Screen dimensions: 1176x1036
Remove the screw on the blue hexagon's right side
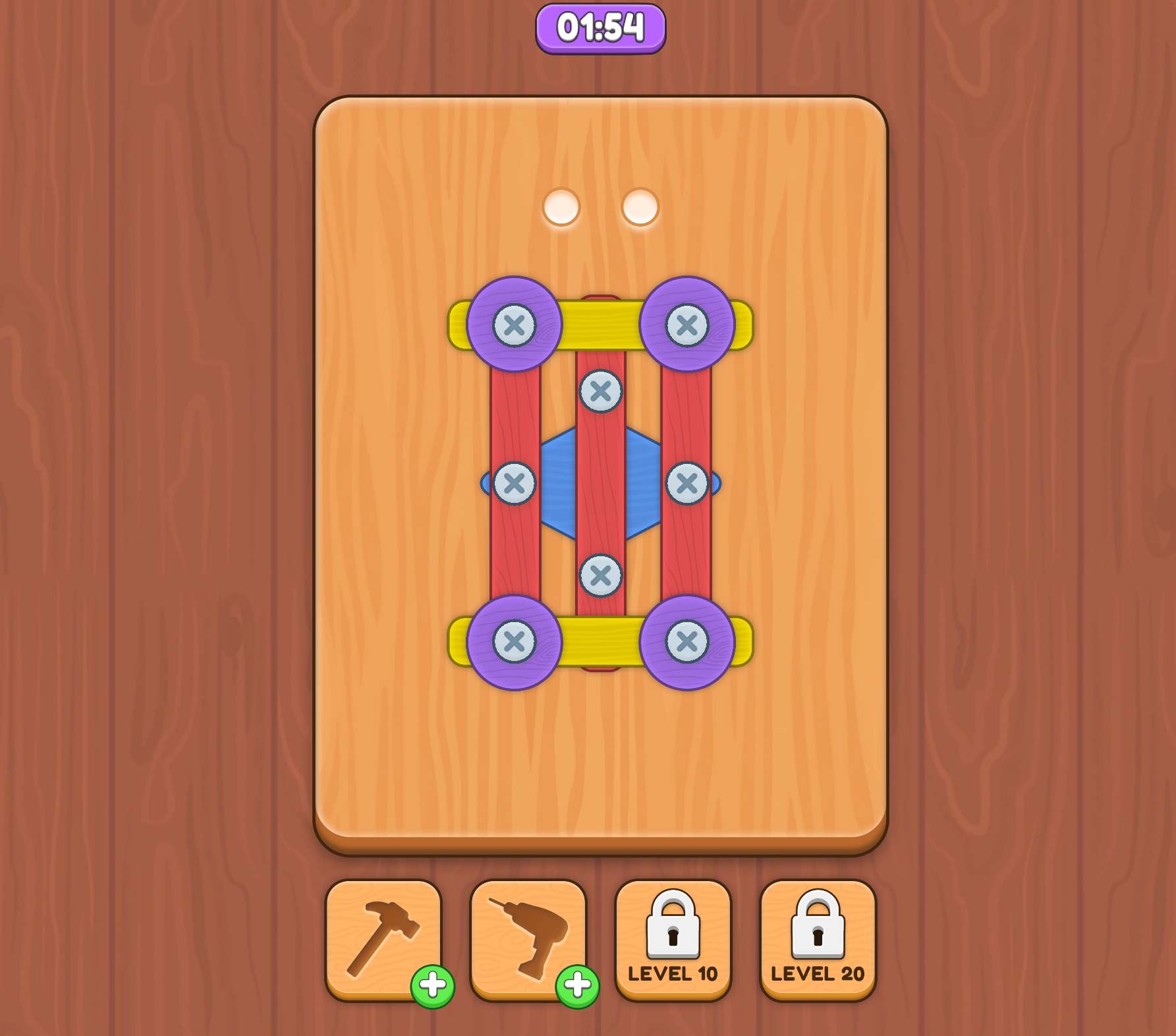[686, 482]
